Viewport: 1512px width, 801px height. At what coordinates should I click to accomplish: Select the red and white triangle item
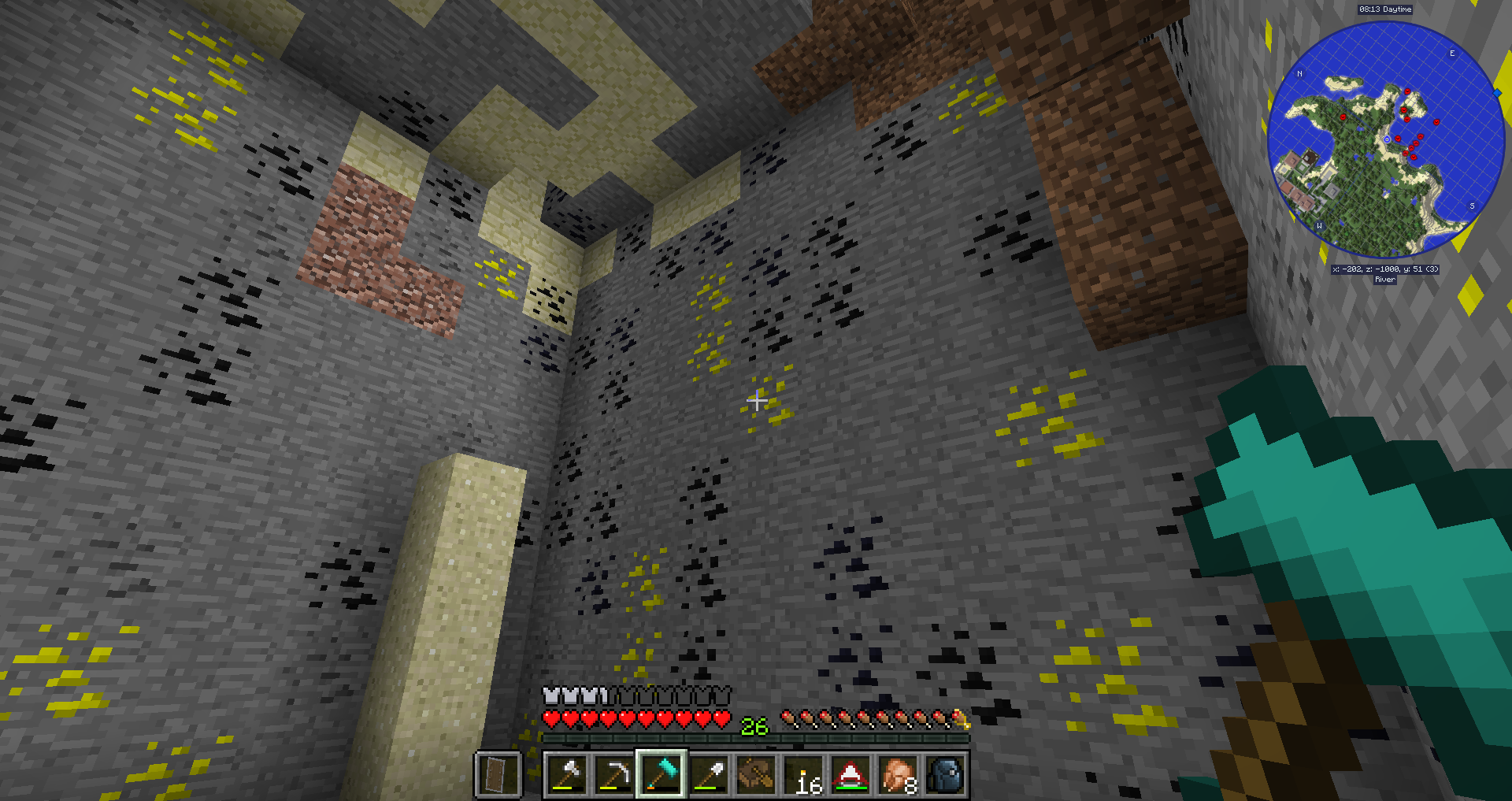coord(851,775)
